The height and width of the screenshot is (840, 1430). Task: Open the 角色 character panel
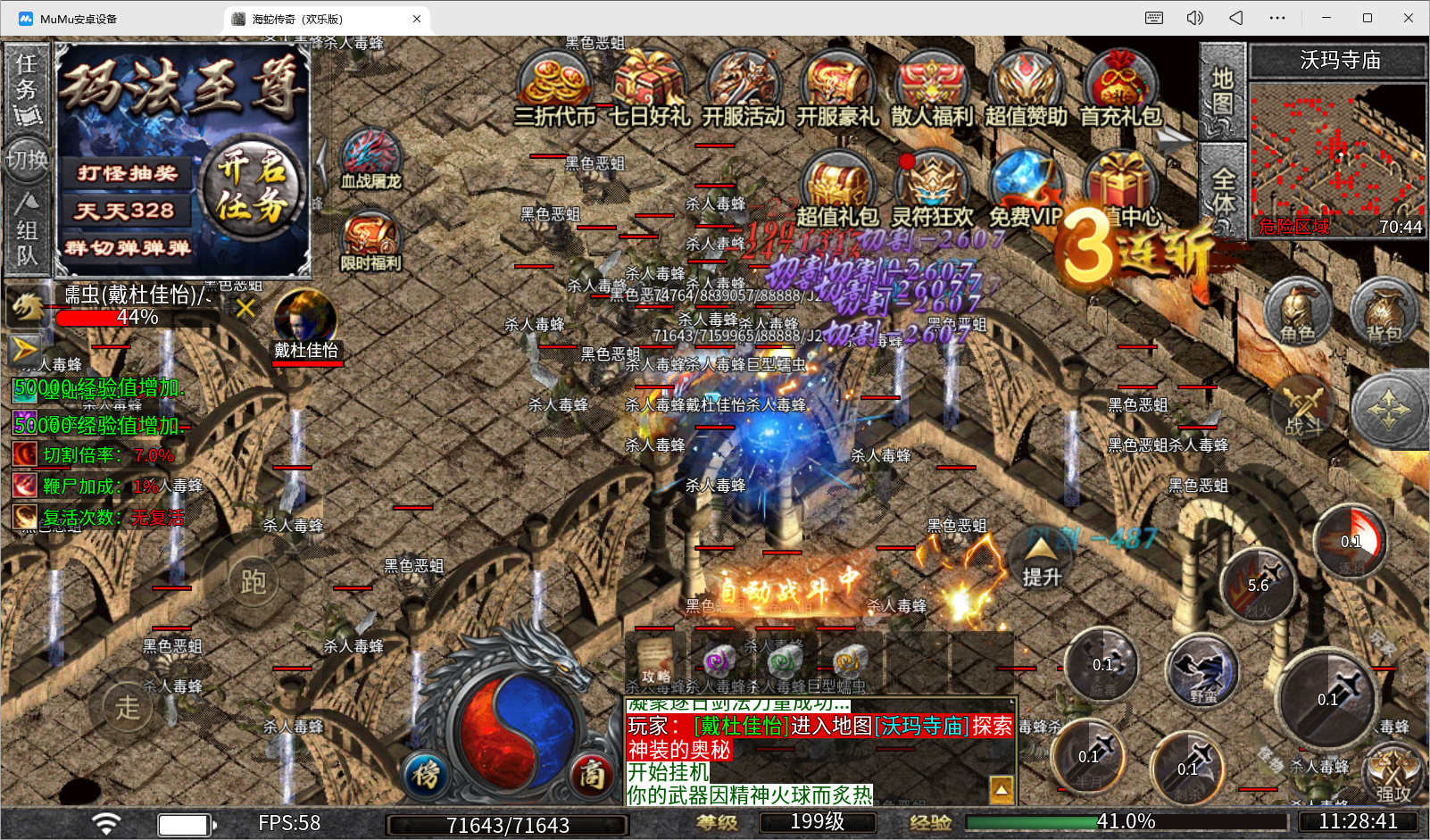[1297, 312]
